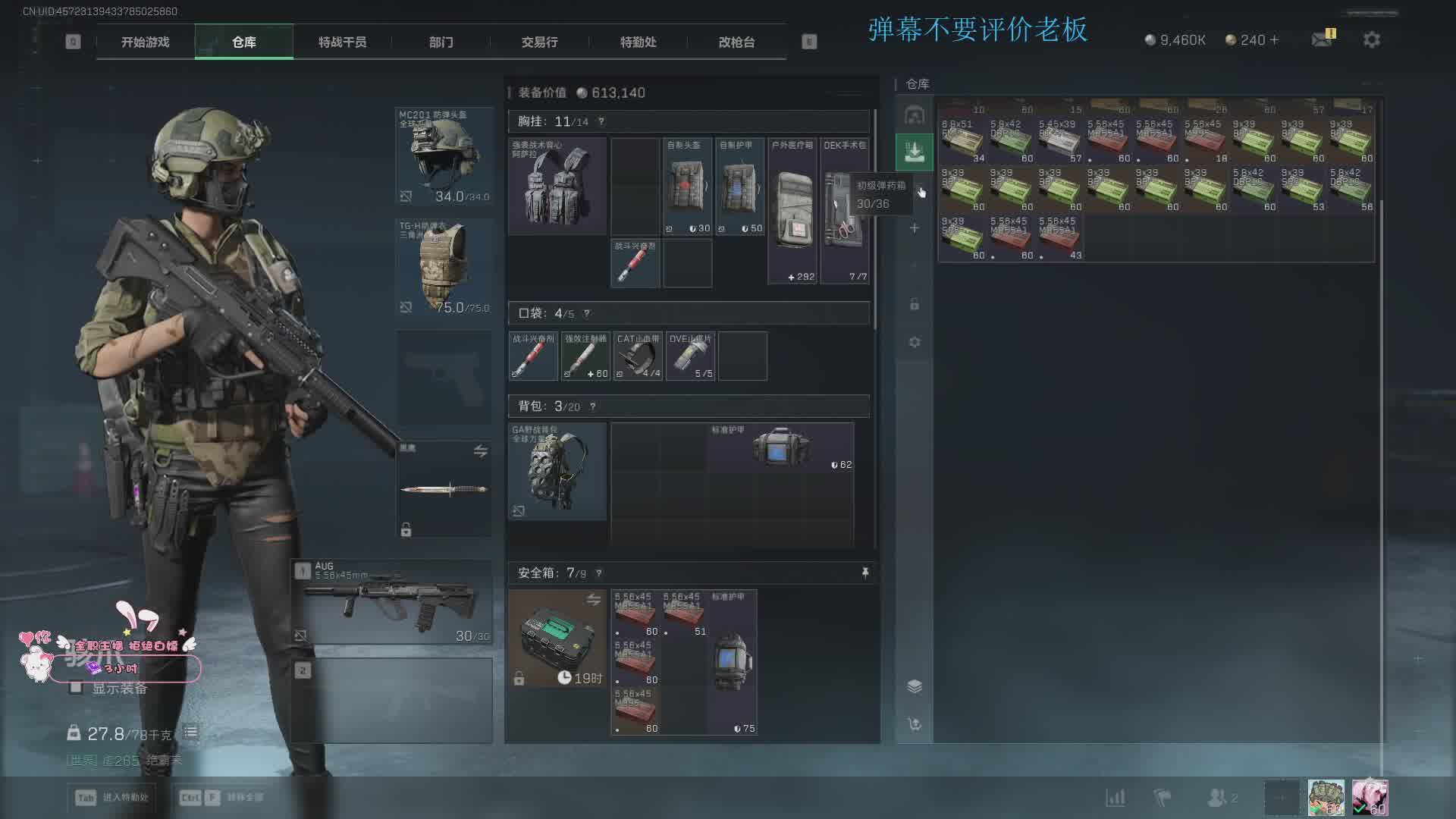
Task: Pick the 标准护甲 repair kit in backpack
Action: (x=780, y=447)
